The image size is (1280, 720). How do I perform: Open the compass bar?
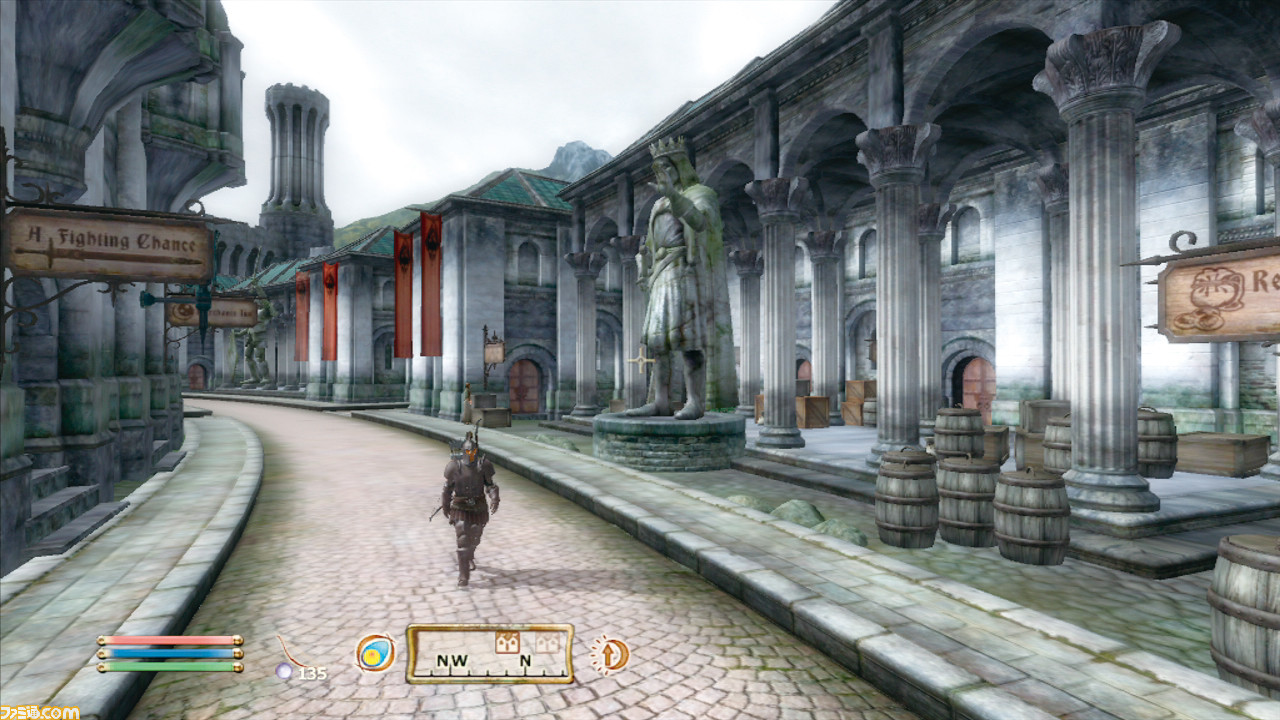click(489, 654)
